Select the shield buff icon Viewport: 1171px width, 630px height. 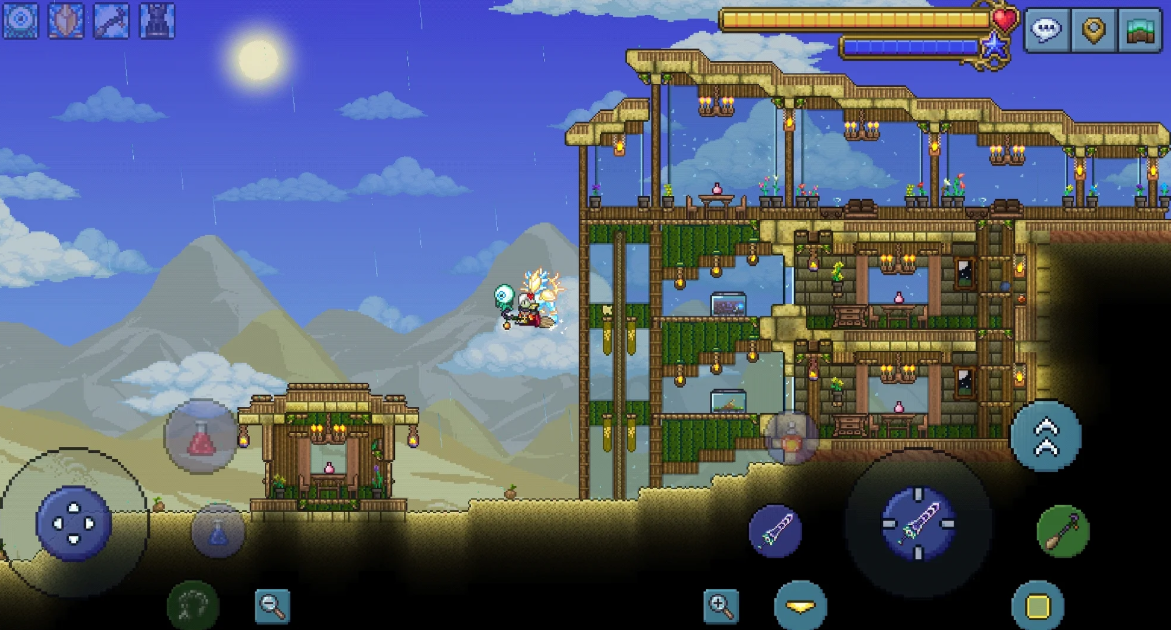click(x=65, y=20)
